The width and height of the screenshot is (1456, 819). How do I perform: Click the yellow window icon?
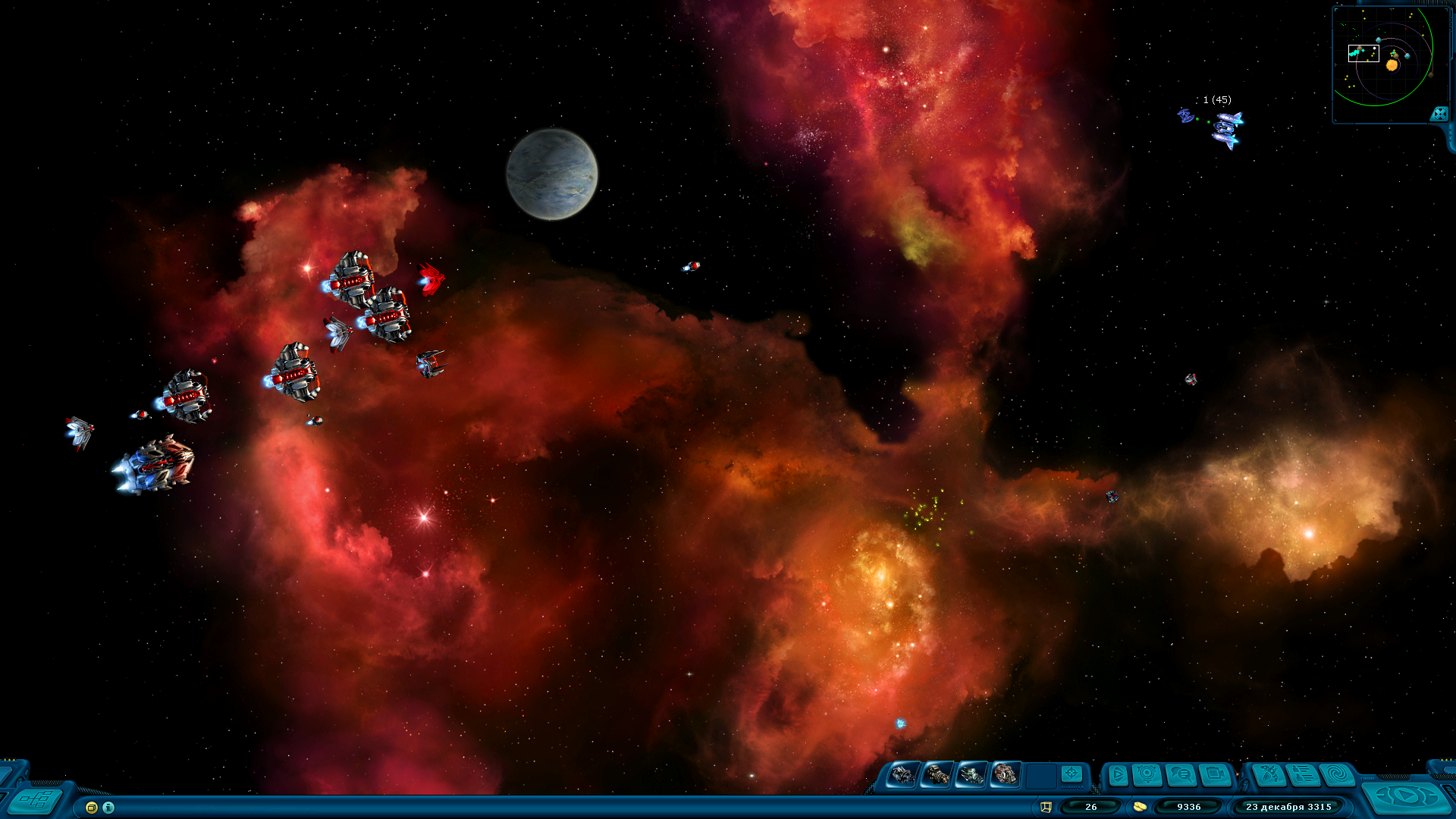(92, 808)
